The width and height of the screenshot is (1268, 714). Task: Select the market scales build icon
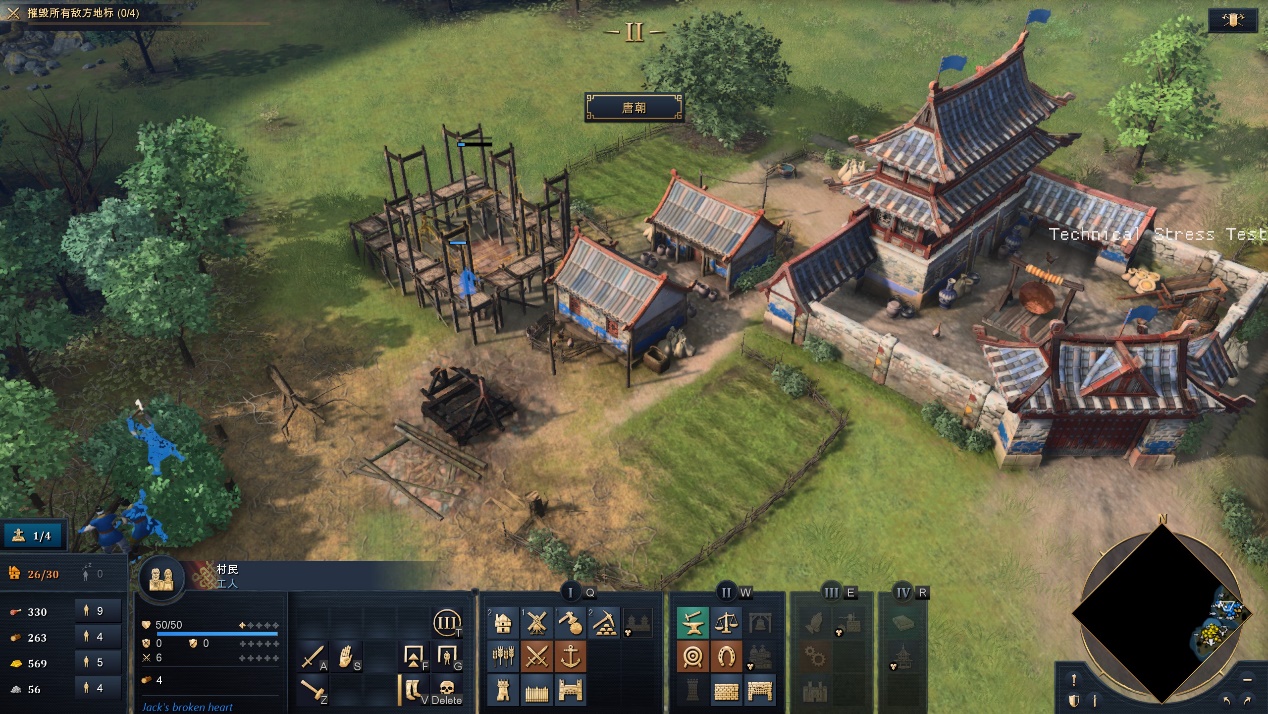(726, 624)
